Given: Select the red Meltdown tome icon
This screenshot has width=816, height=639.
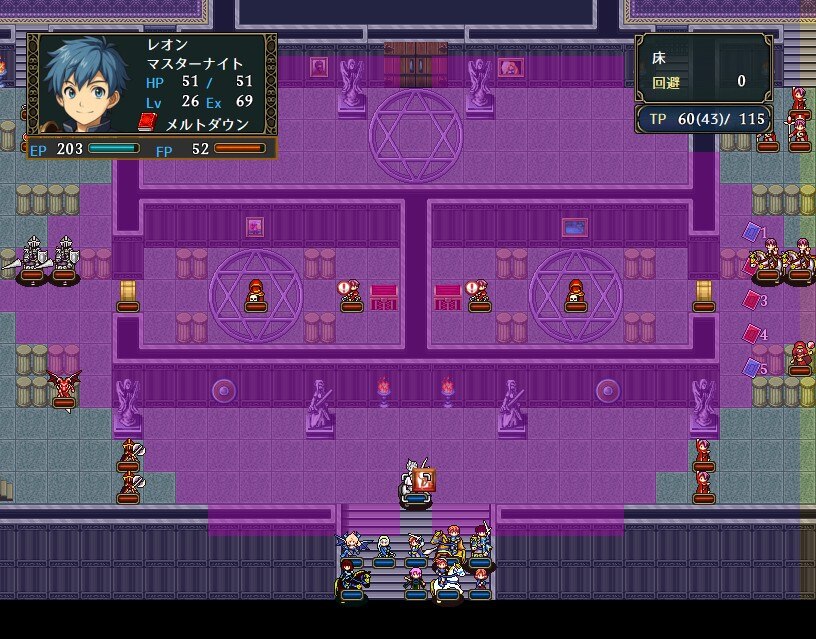Looking at the screenshot, I should click(x=148, y=122).
